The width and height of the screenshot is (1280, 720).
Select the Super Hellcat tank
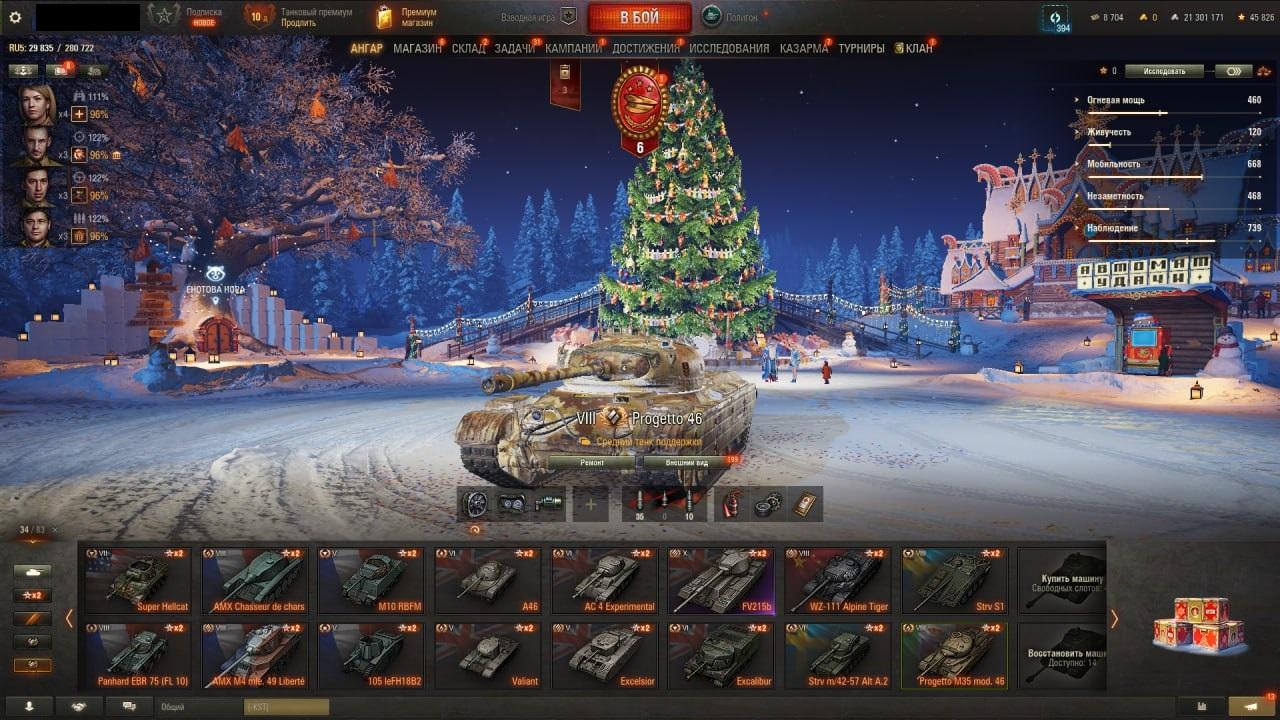(137, 580)
